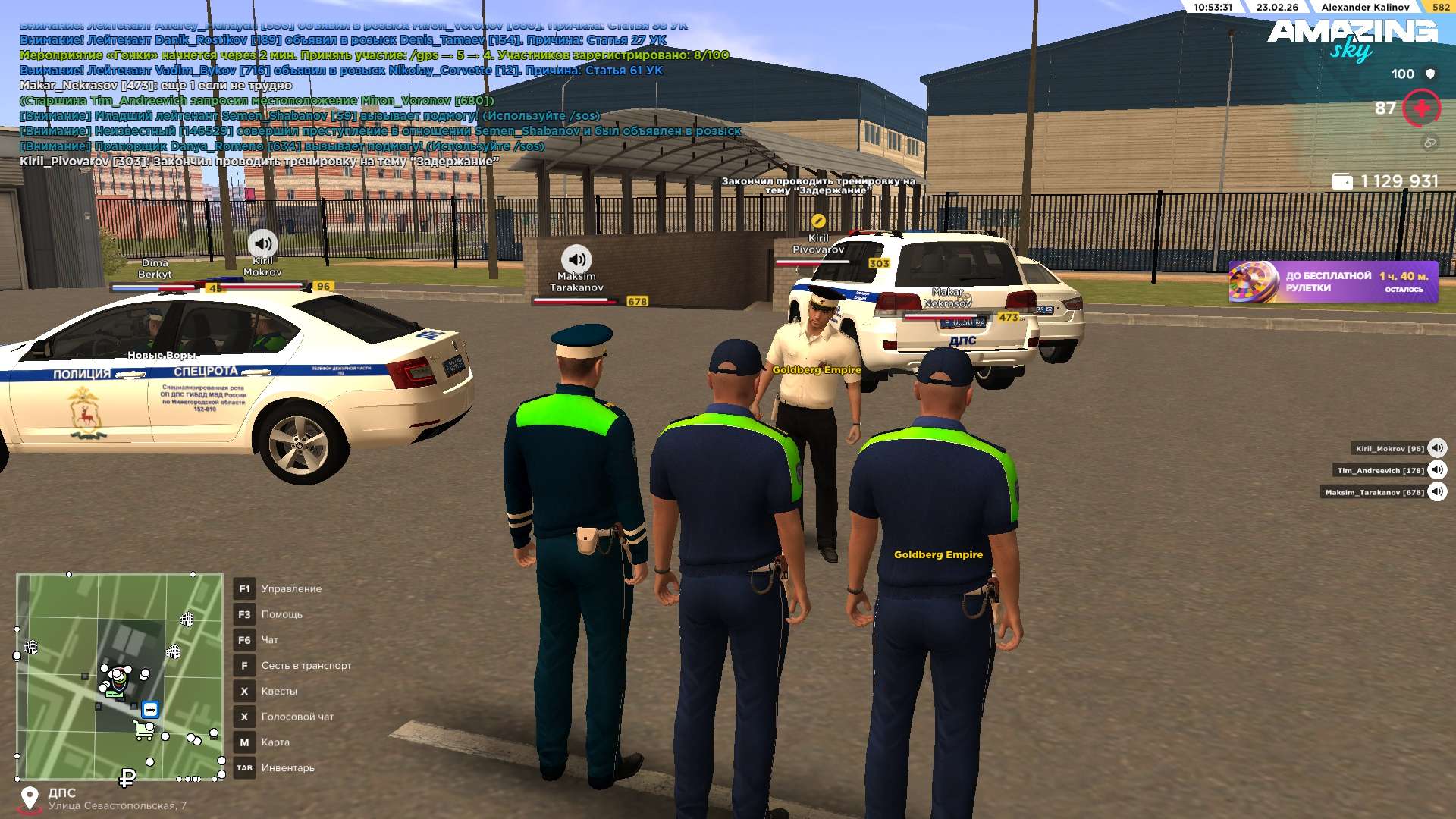Select the shopping cart marker on the minimap
This screenshot has width=1456, height=819.
143,730
